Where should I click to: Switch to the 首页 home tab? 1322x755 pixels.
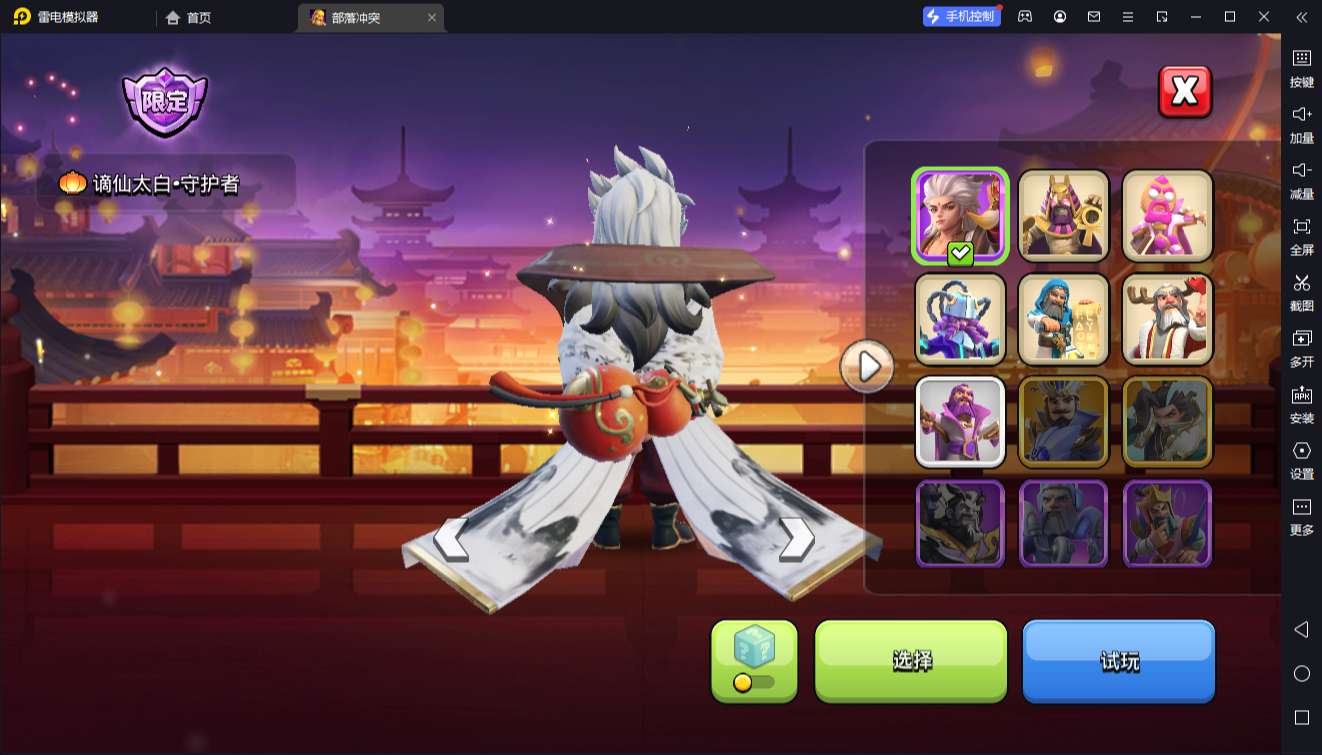[189, 17]
